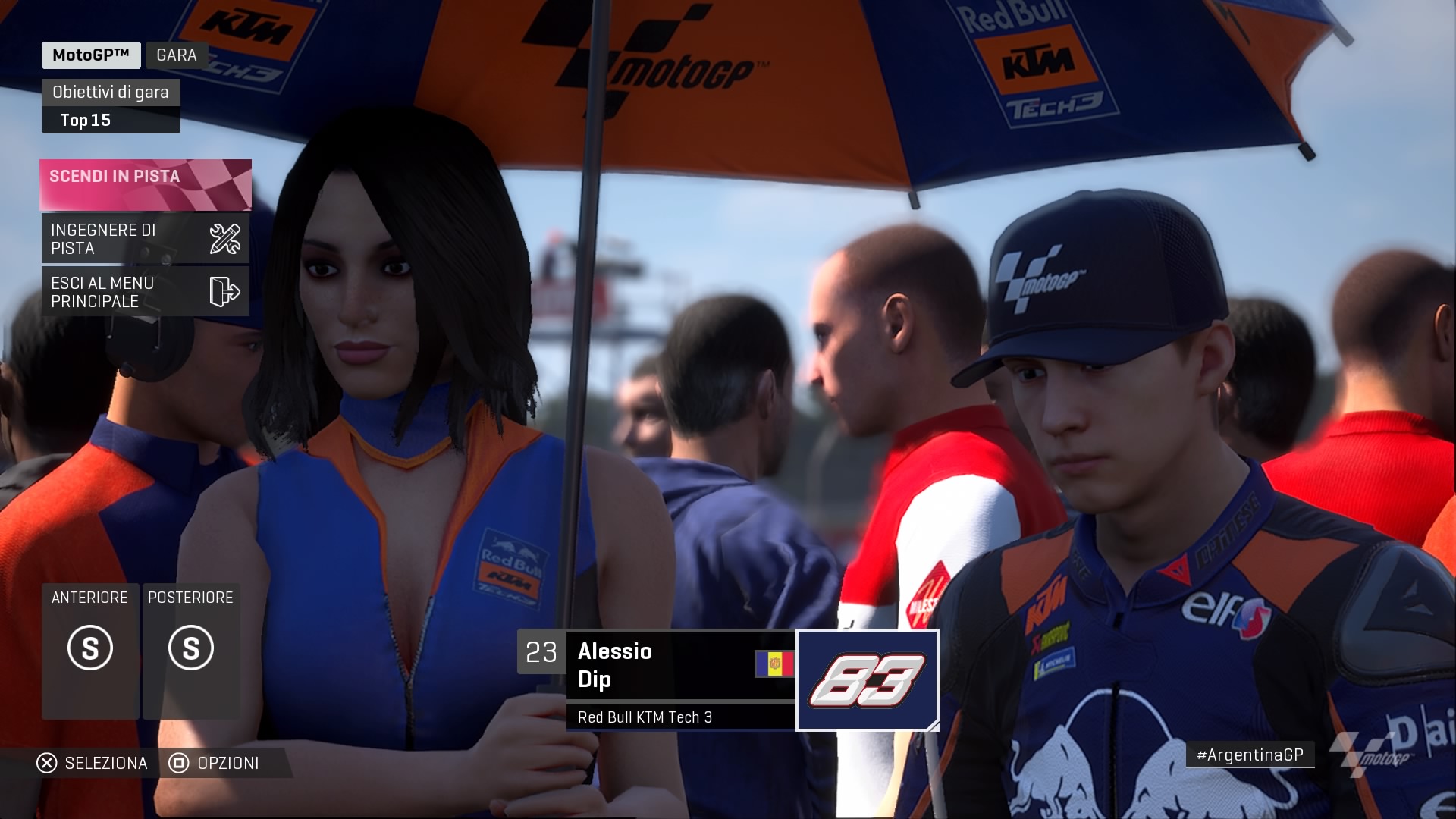The width and height of the screenshot is (1456, 819).
Task: Open the INGEGNERE DI PISTA menu
Action: click(x=145, y=239)
